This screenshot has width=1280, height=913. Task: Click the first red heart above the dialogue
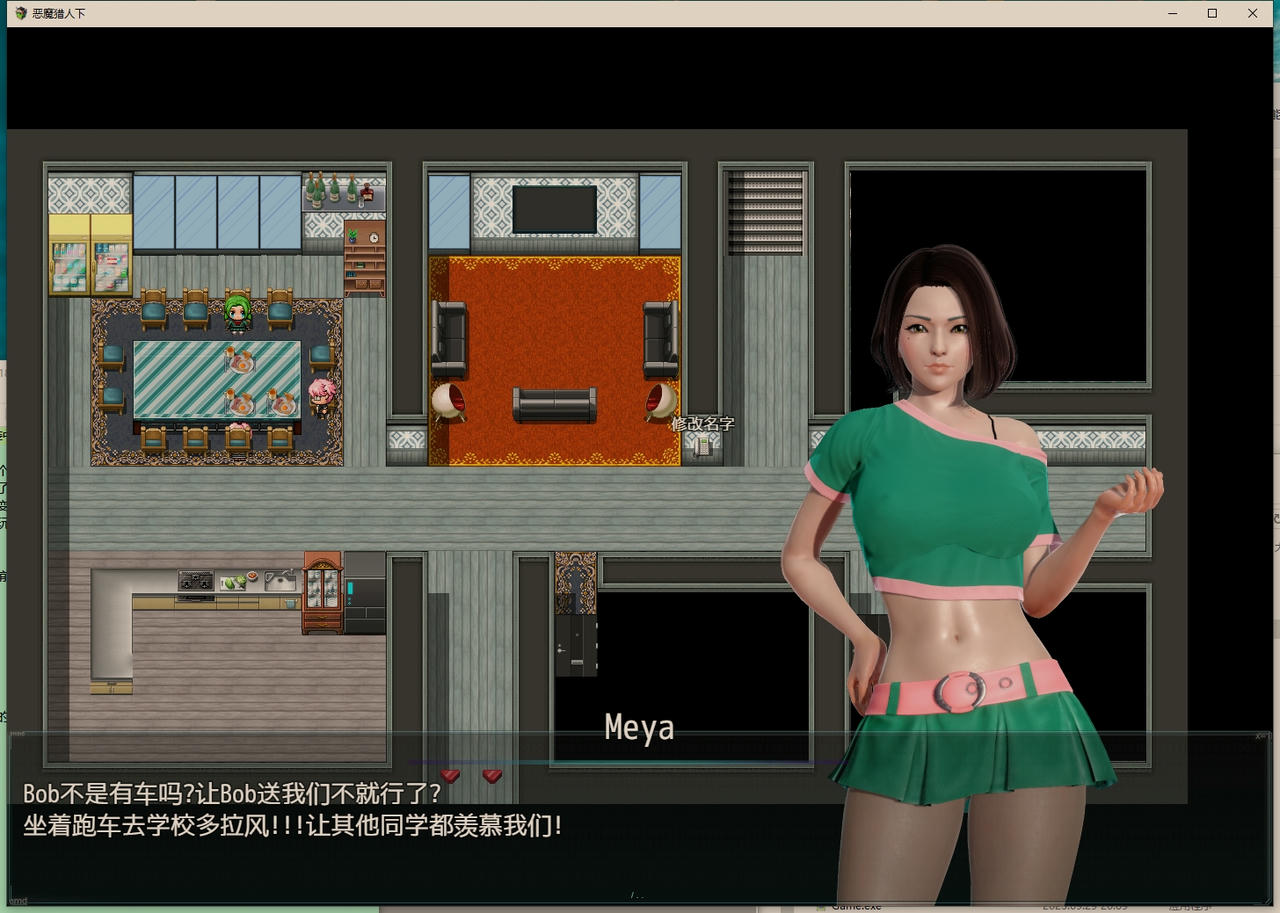[x=450, y=775]
